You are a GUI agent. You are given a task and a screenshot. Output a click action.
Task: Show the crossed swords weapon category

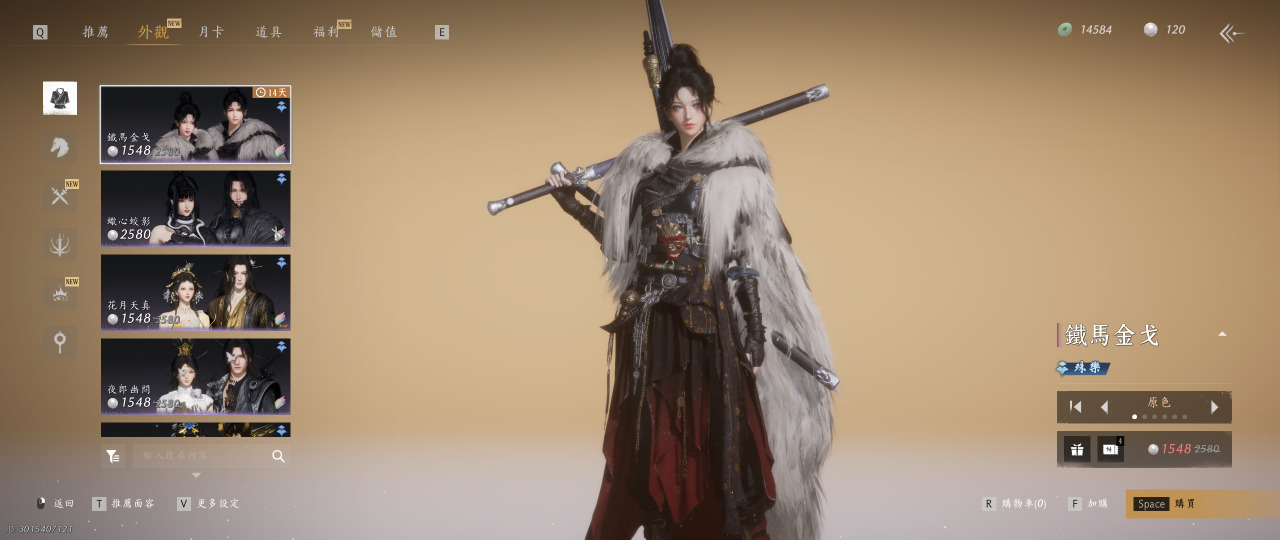coord(60,196)
